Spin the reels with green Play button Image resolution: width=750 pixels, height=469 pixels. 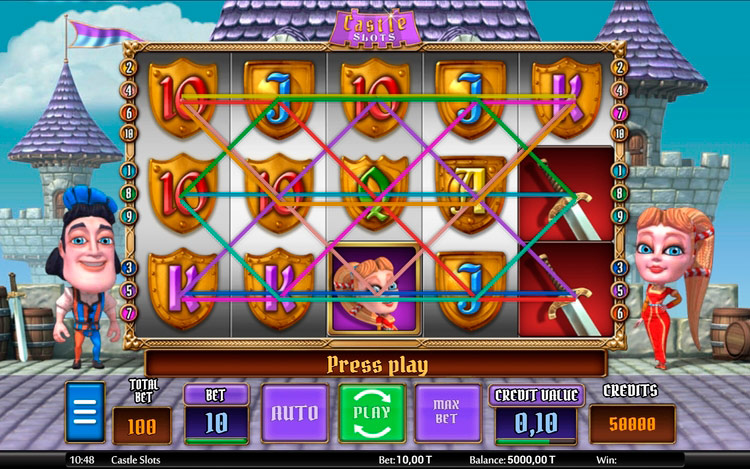point(370,413)
